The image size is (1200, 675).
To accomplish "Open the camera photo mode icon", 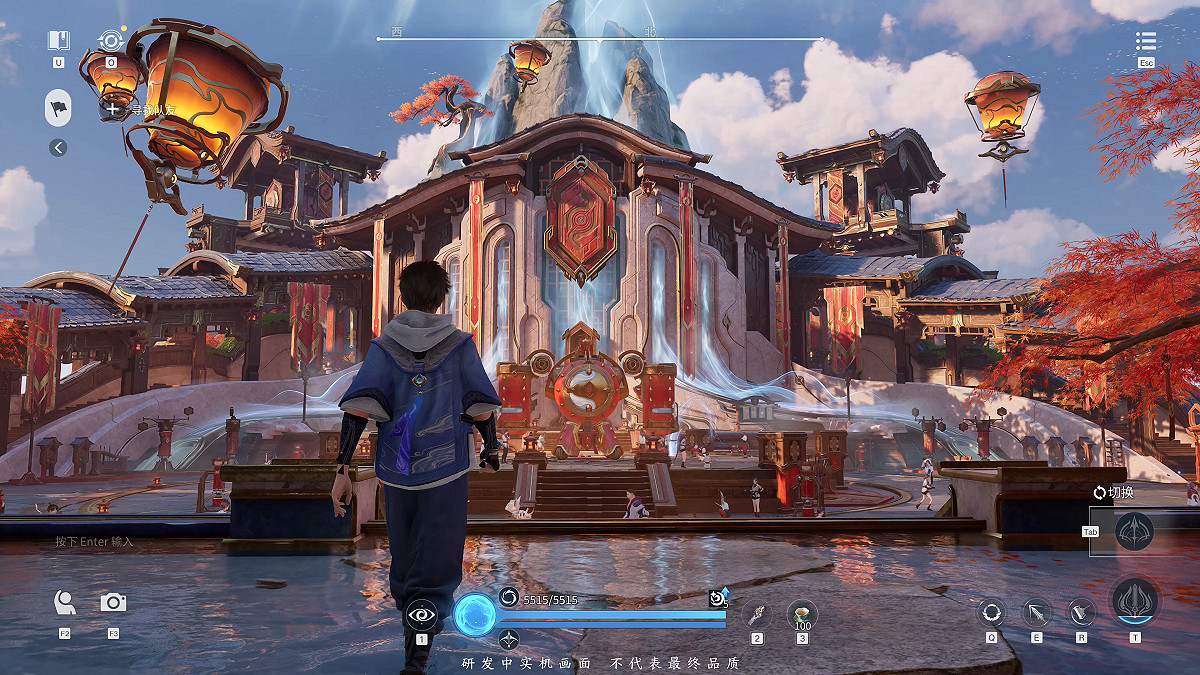I will (113, 602).
